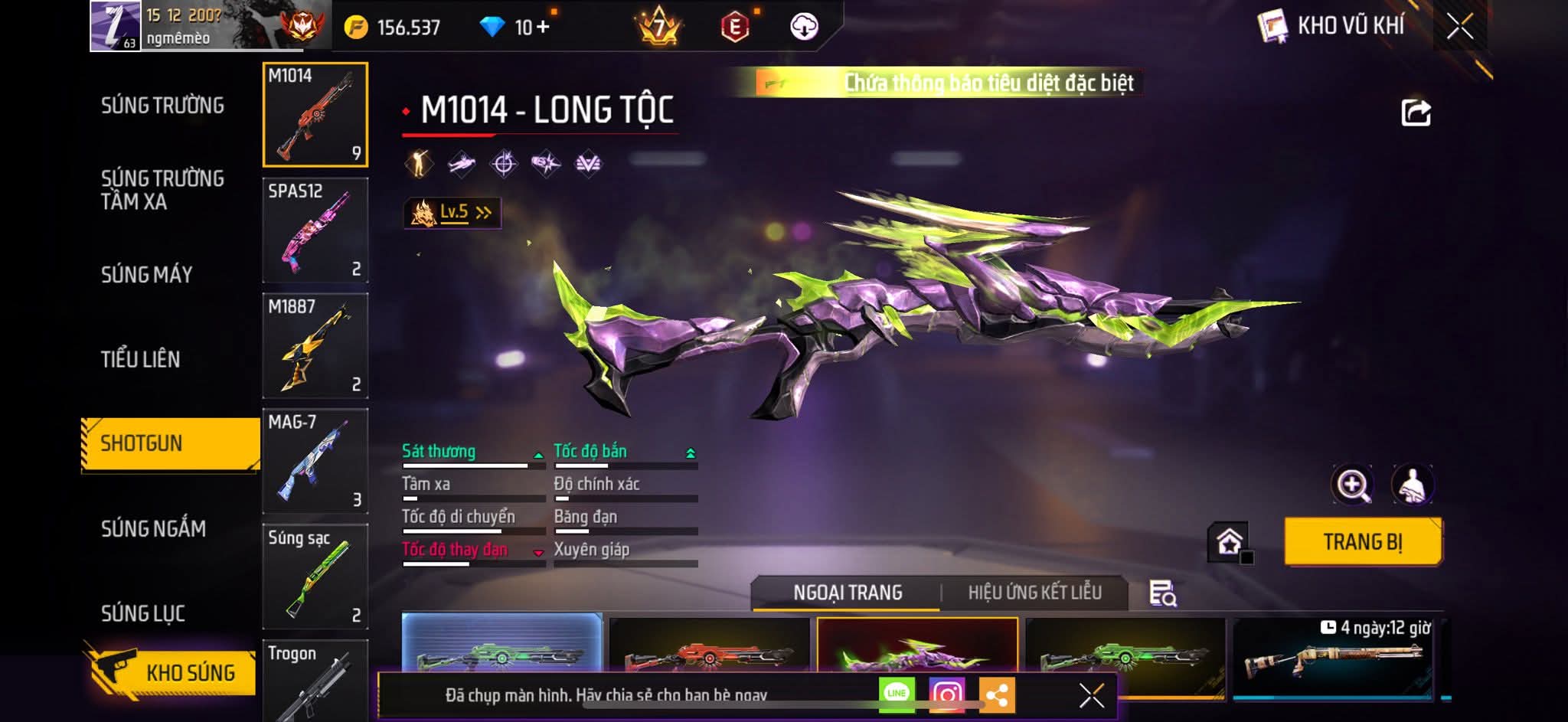Image resolution: width=1568 pixels, height=722 pixels.
Task: Share screenshot to Instagram
Action: pos(947,694)
